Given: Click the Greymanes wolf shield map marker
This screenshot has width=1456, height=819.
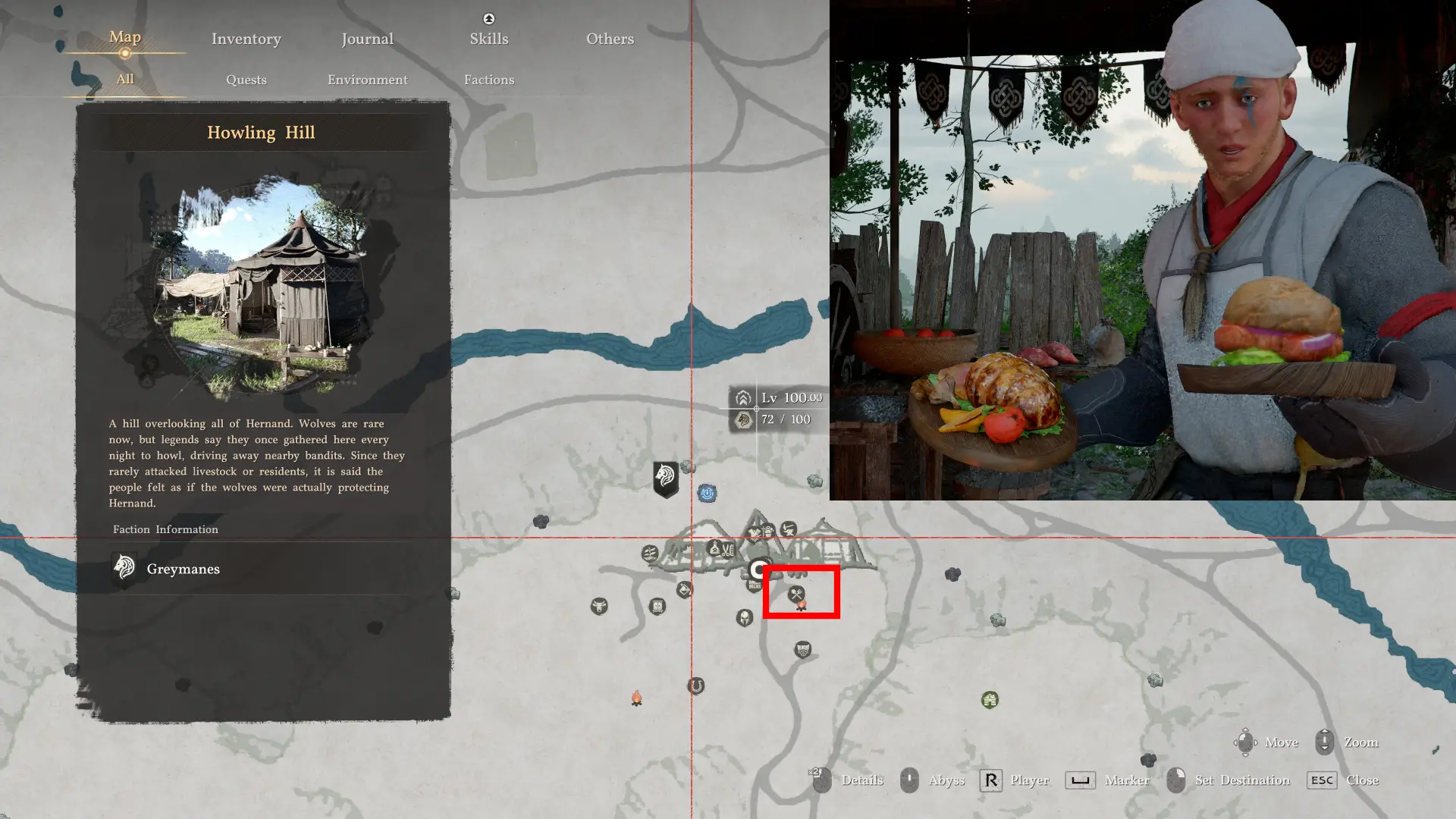Looking at the screenshot, I should pos(666,479).
